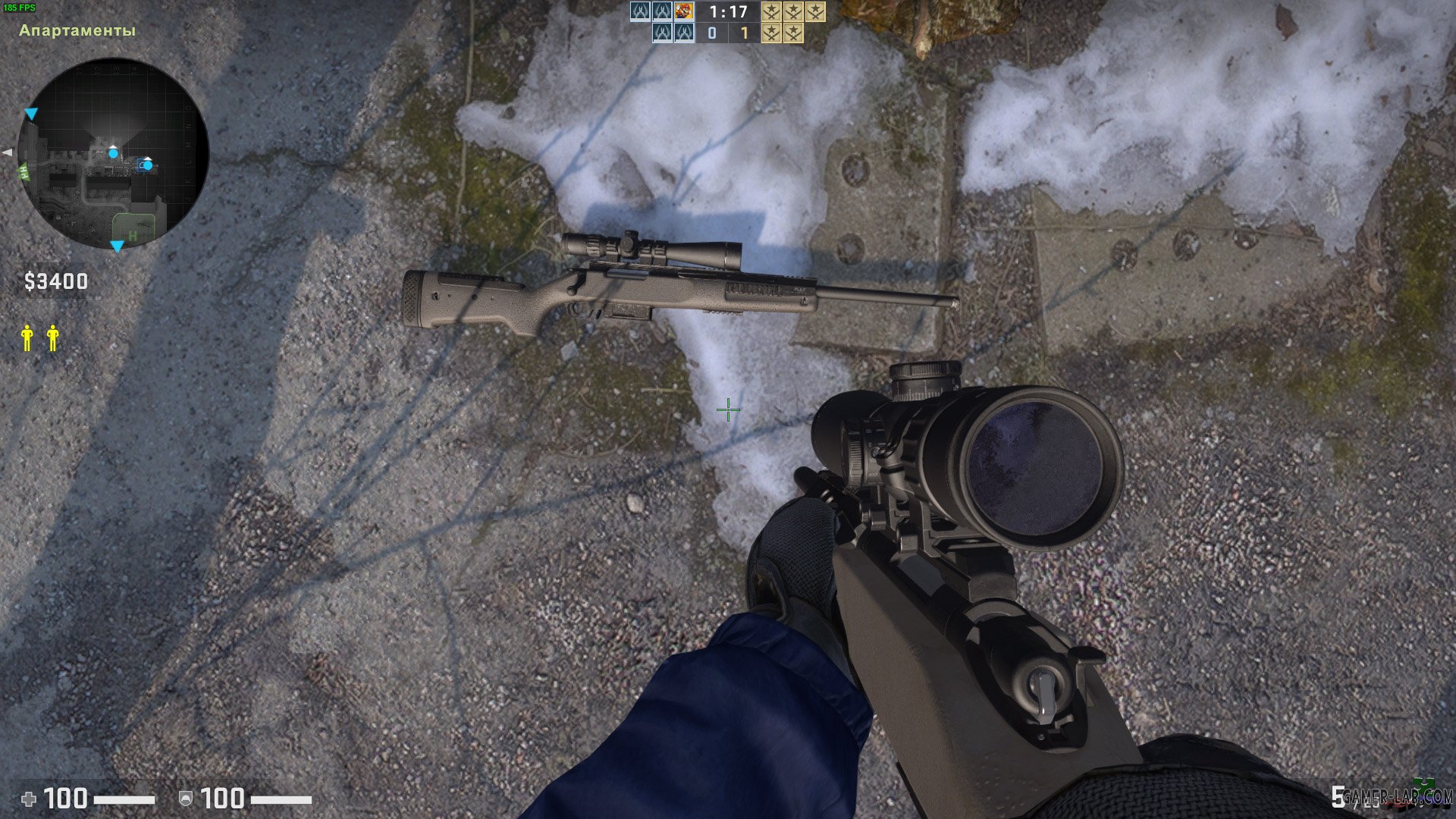Click the round timer showing 1:17
This screenshot has width=1456, height=819.
pos(728,12)
